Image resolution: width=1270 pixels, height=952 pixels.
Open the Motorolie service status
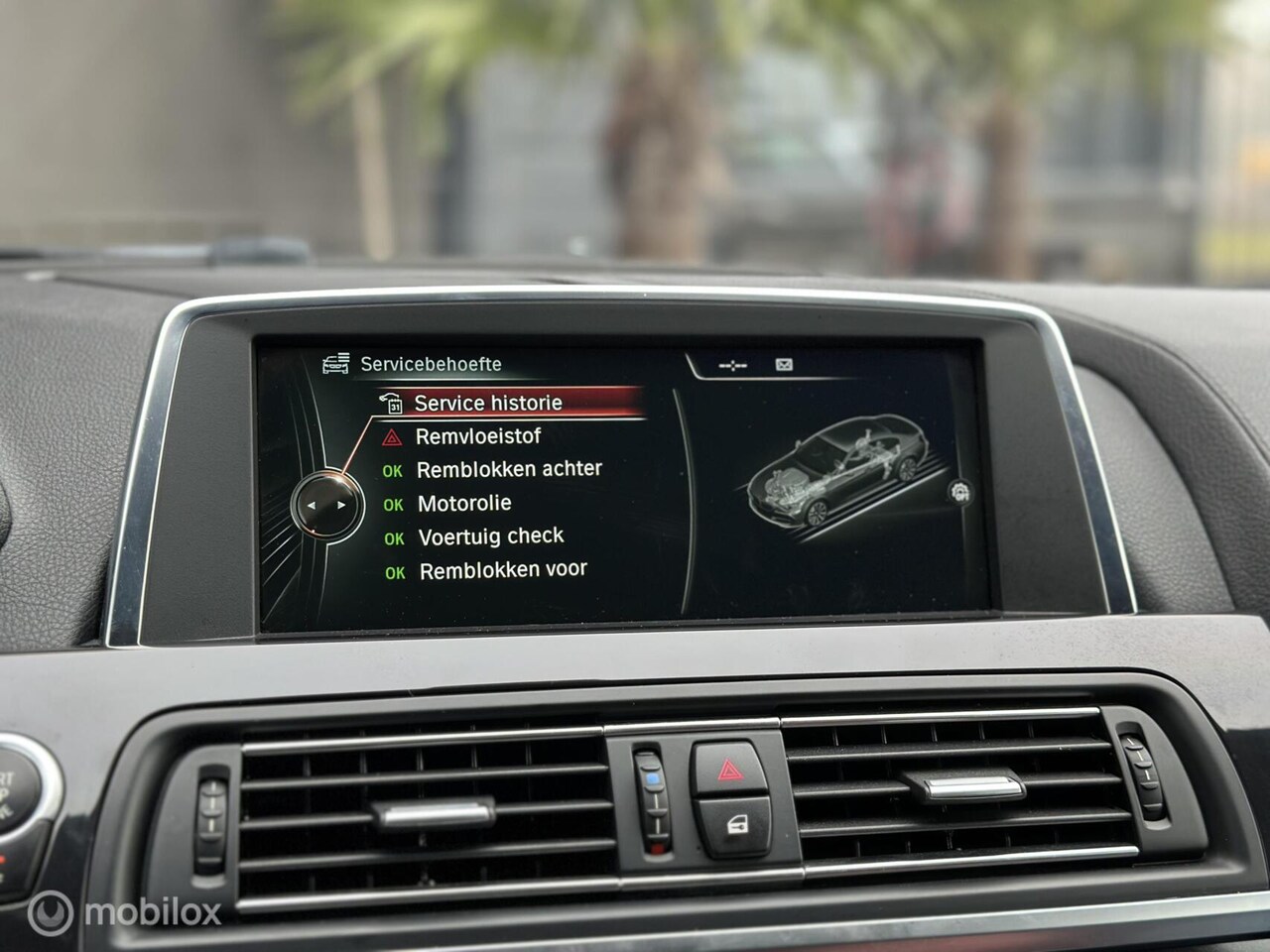pyautogui.click(x=464, y=503)
